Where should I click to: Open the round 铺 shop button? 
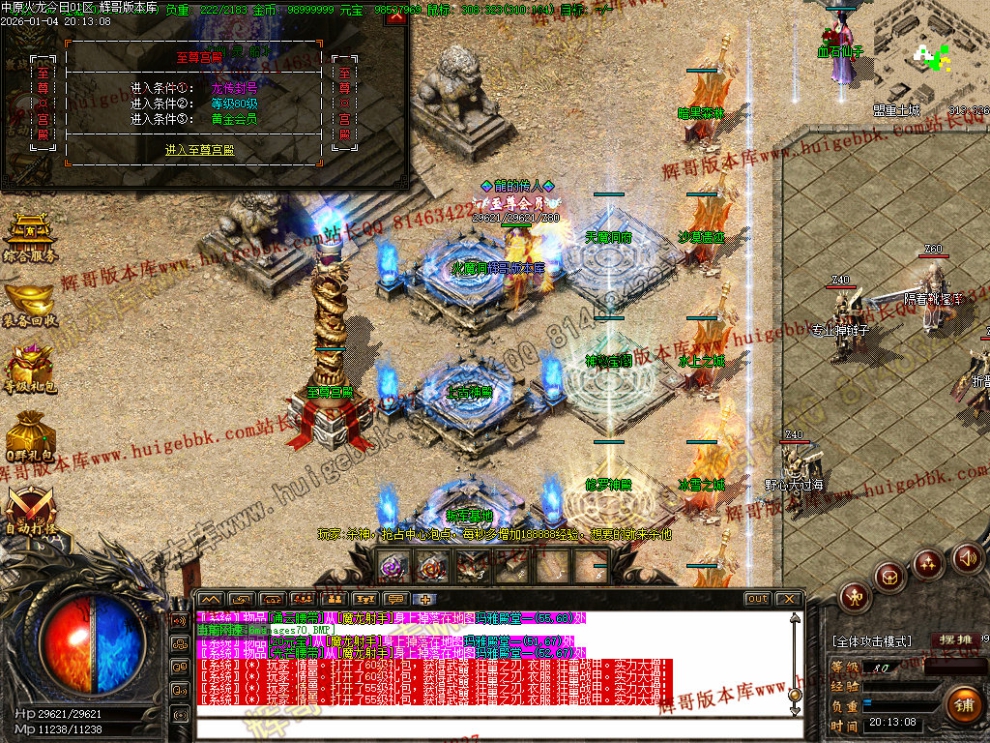(964, 704)
